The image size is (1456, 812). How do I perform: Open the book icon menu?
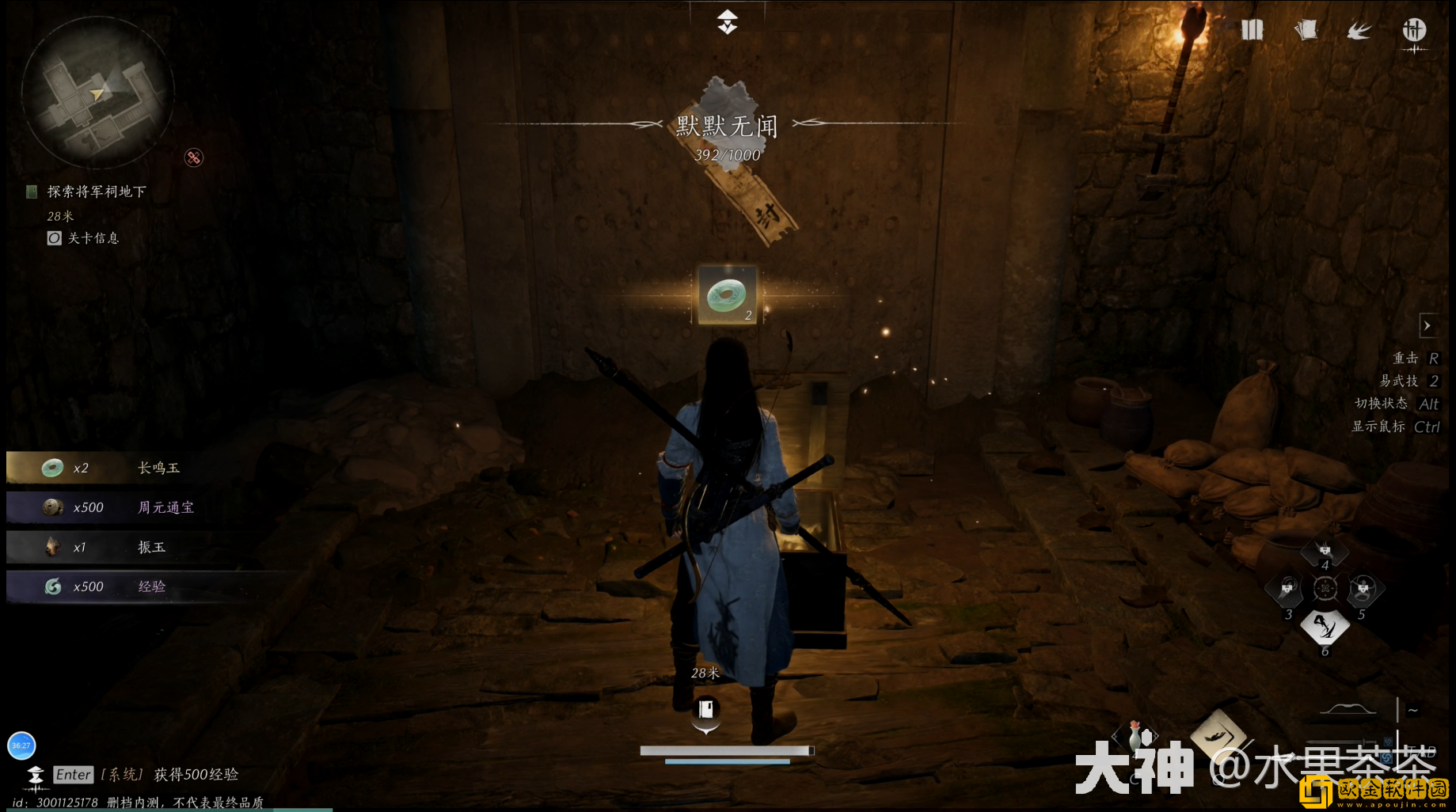(1252, 30)
